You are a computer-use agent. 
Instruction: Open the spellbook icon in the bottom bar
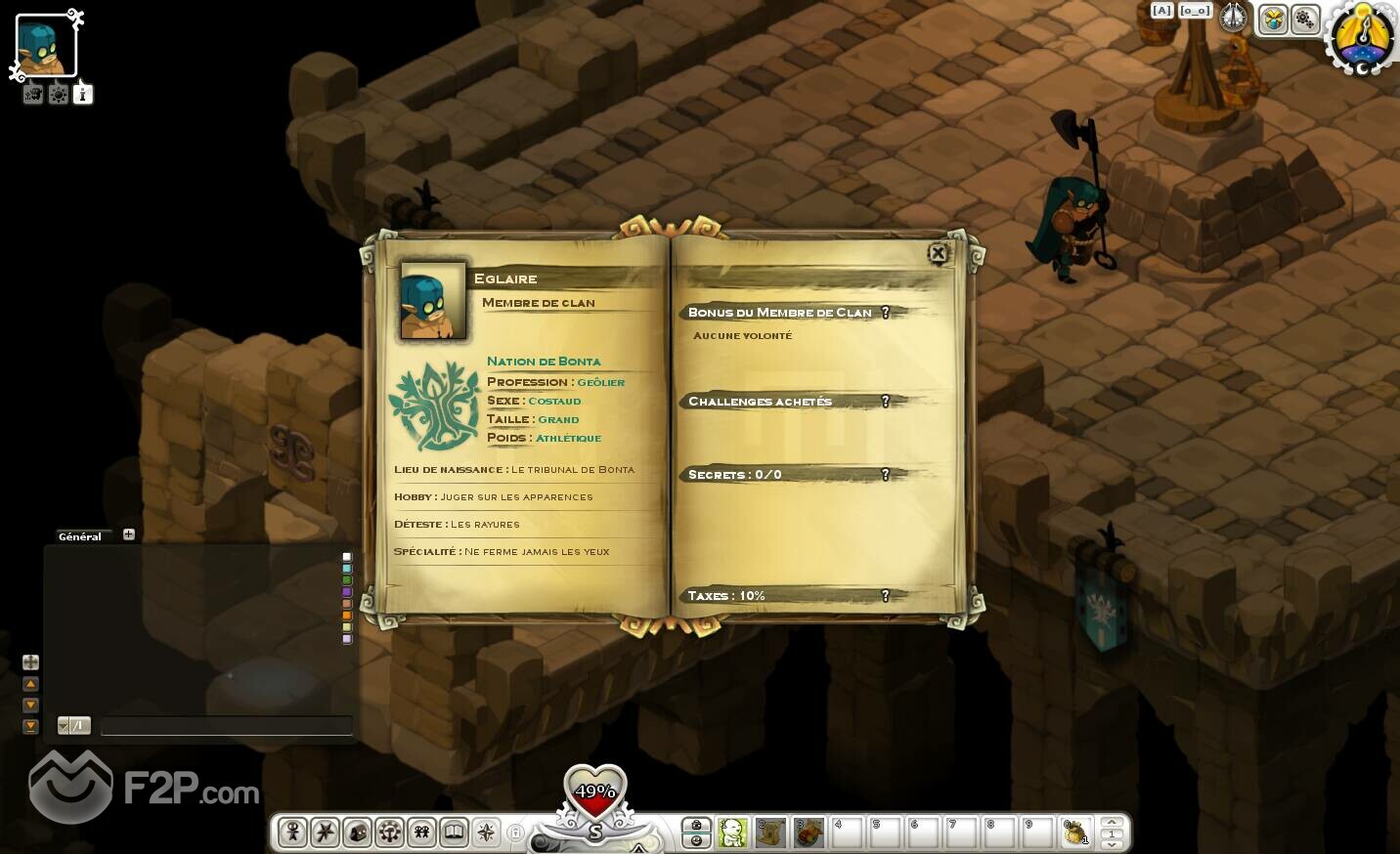[454, 833]
